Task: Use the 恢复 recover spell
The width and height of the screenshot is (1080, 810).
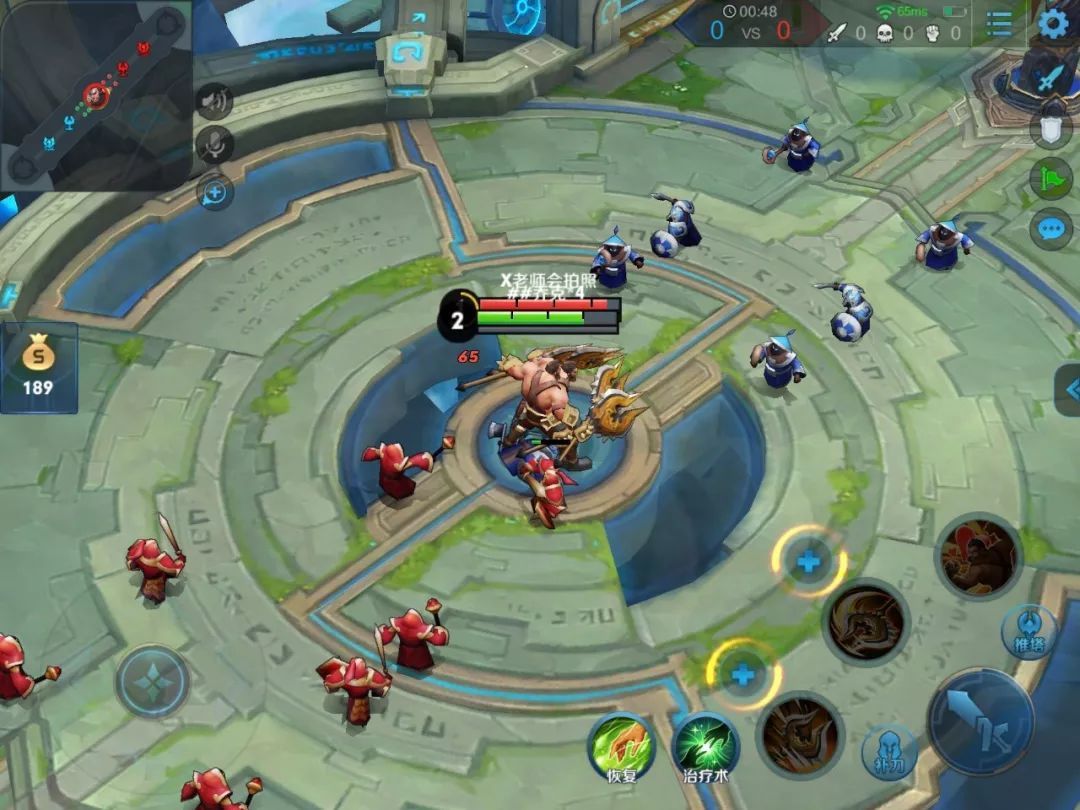Action: pos(622,746)
